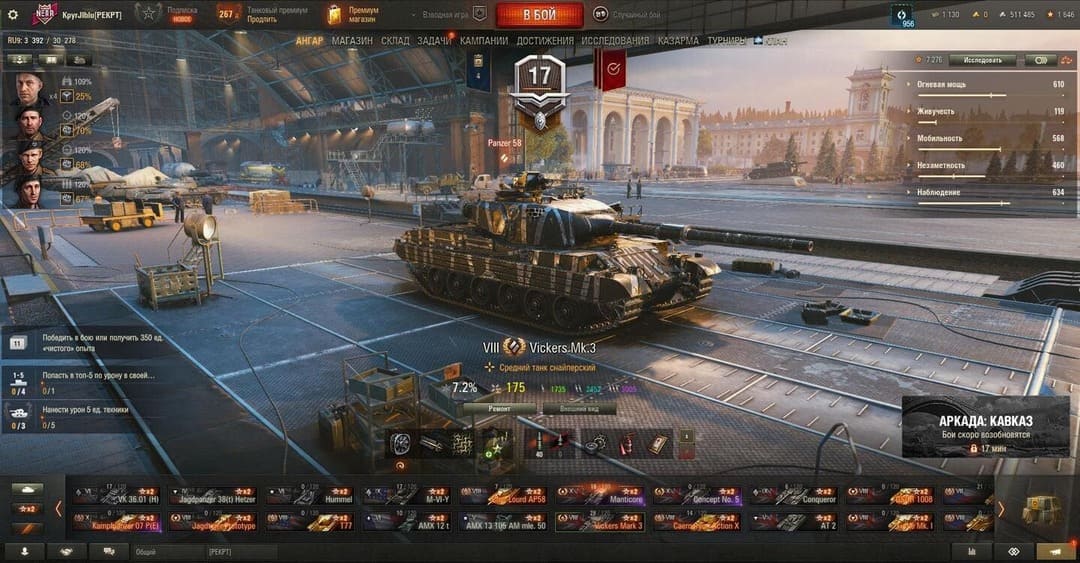Open the fire extinguisher consumable slot
Screen dimensions: 1080x563
point(629,443)
